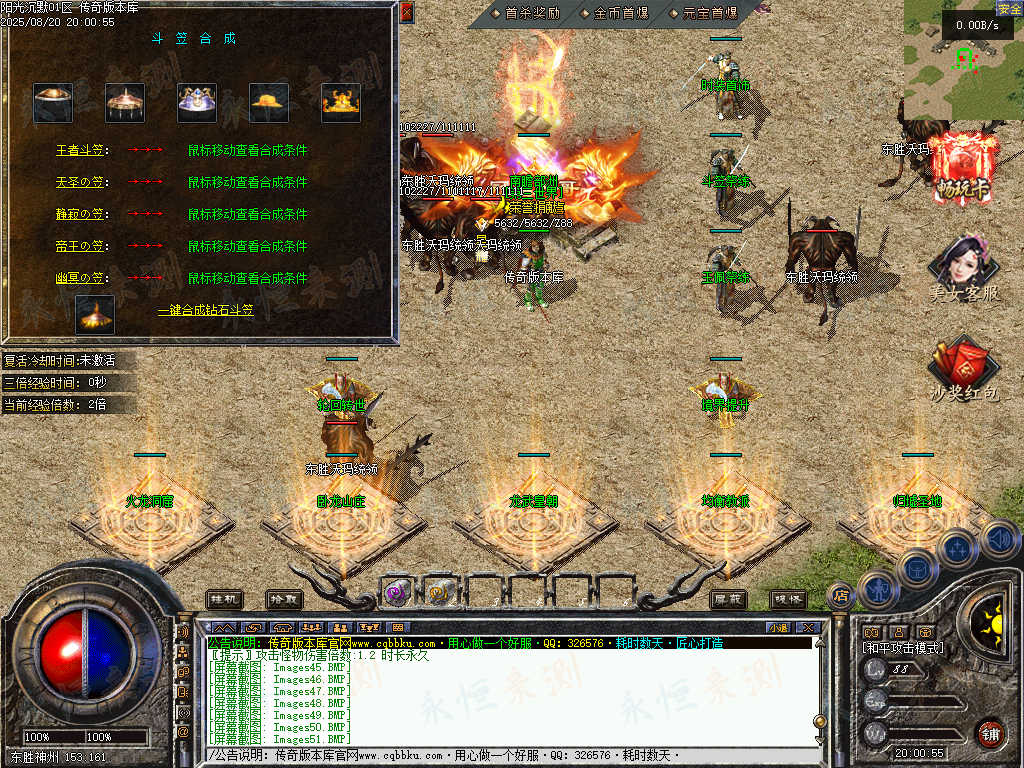Choose the 天圣の笠 recipe link
Viewport: 1024px width, 768px height.
(x=79, y=183)
